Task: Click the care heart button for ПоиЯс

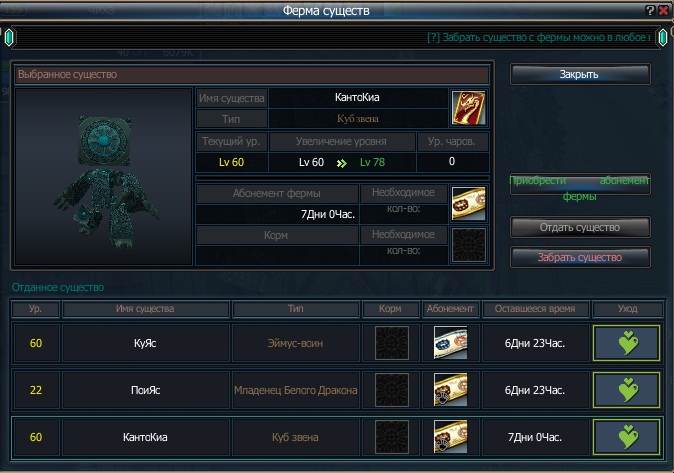Action: click(x=626, y=390)
